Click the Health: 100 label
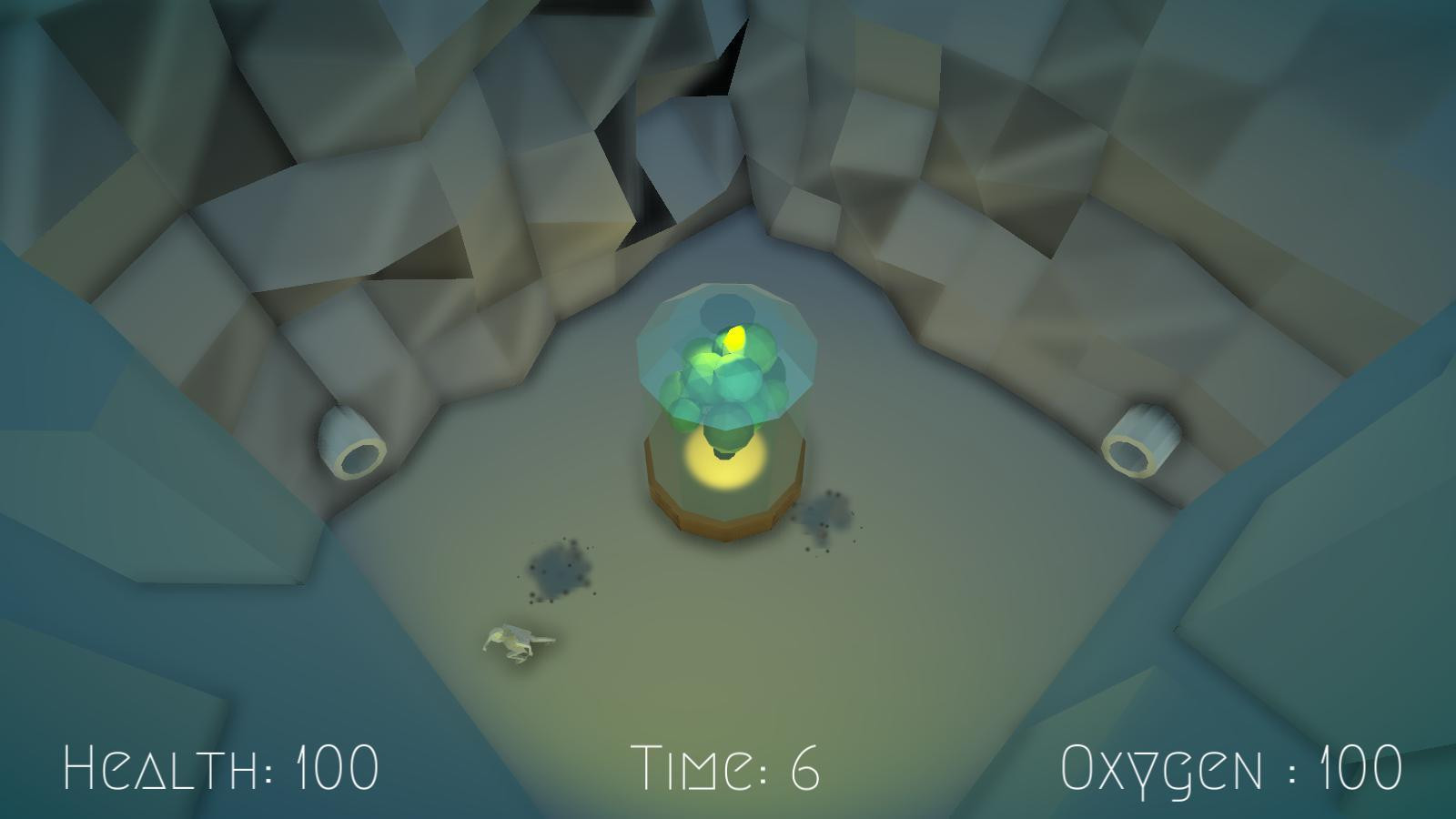Image resolution: width=1456 pixels, height=819 pixels. click(x=221, y=767)
